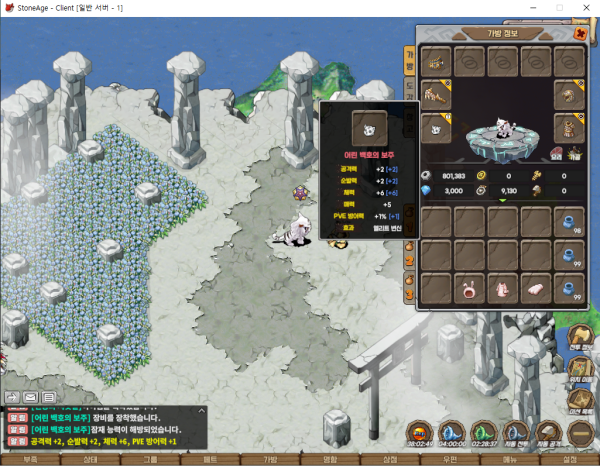
Task: Open the 메뉴 menu button
Action: point(510,460)
